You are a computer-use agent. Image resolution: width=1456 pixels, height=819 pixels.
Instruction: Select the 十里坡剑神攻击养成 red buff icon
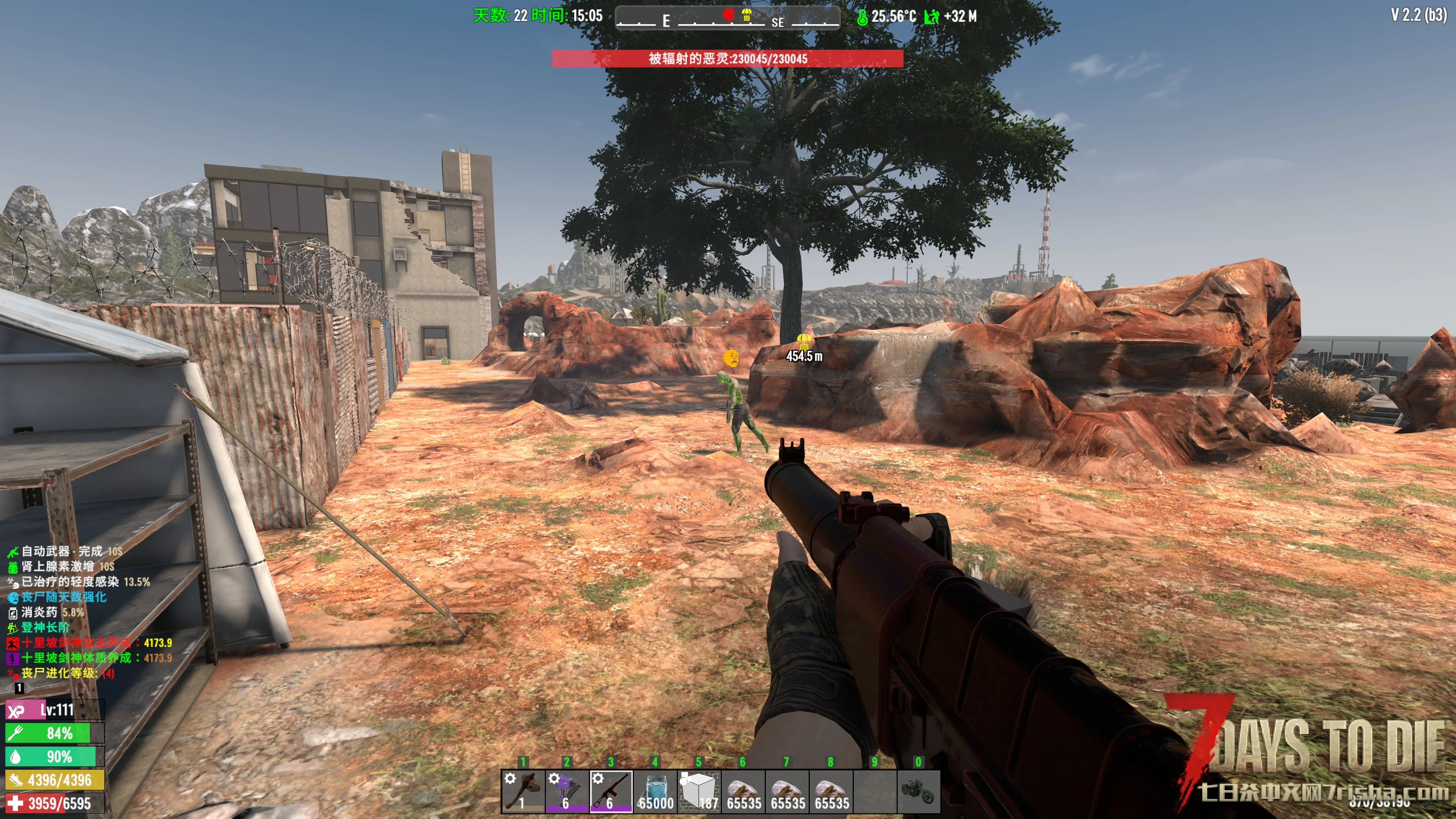[13, 643]
